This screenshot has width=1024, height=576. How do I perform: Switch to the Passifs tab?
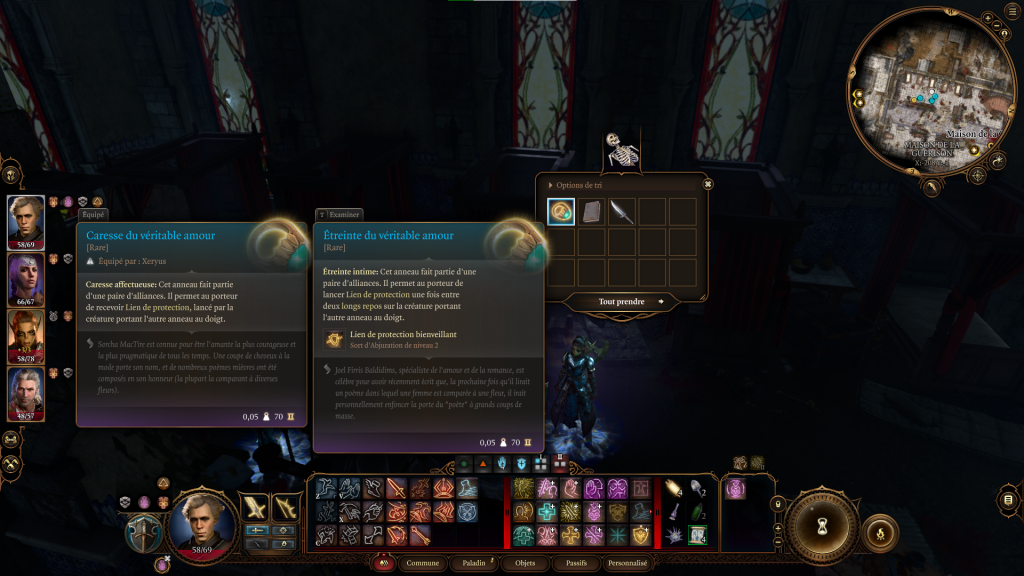pyautogui.click(x=576, y=563)
